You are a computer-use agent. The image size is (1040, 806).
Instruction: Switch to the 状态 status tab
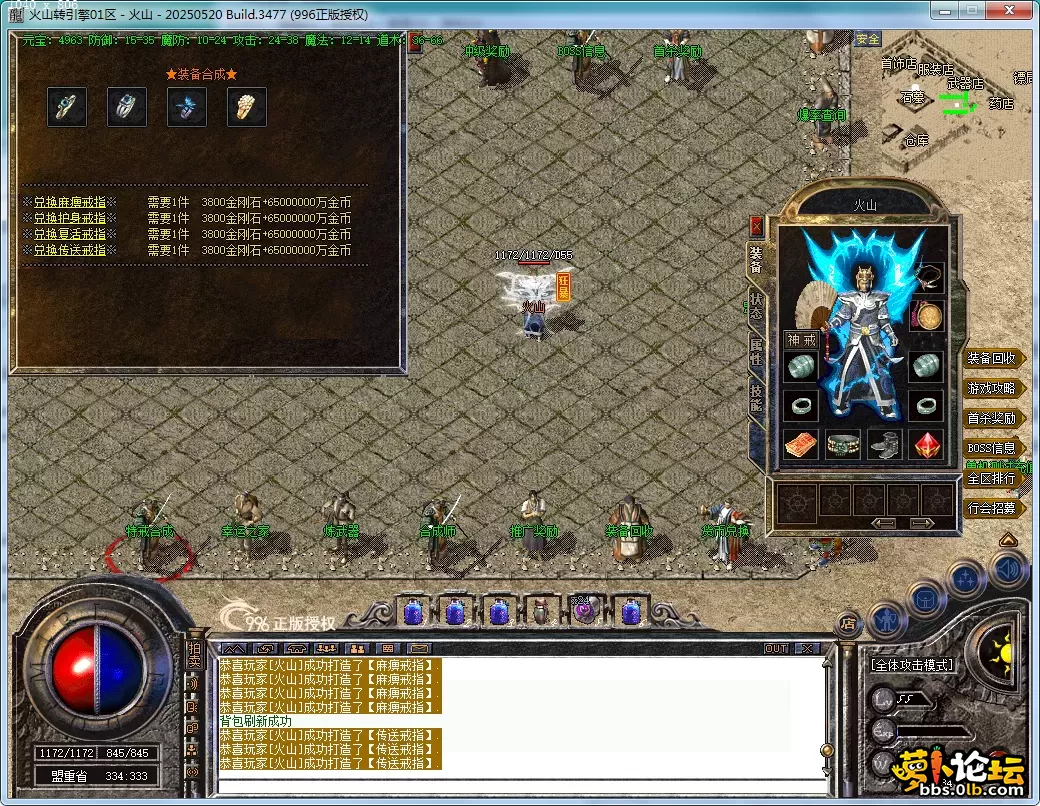(x=757, y=306)
